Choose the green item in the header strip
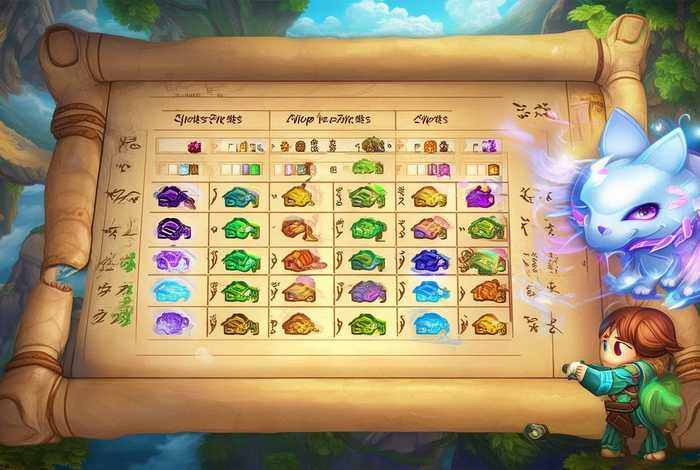Image resolution: width=700 pixels, height=470 pixels. 368,167
